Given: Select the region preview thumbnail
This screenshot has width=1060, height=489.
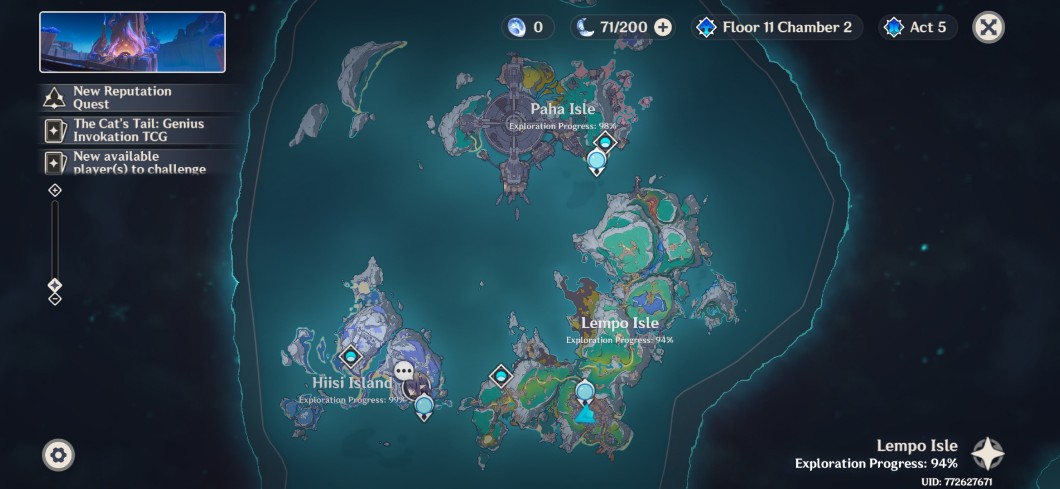Looking at the screenshot, I should point(132,42).
